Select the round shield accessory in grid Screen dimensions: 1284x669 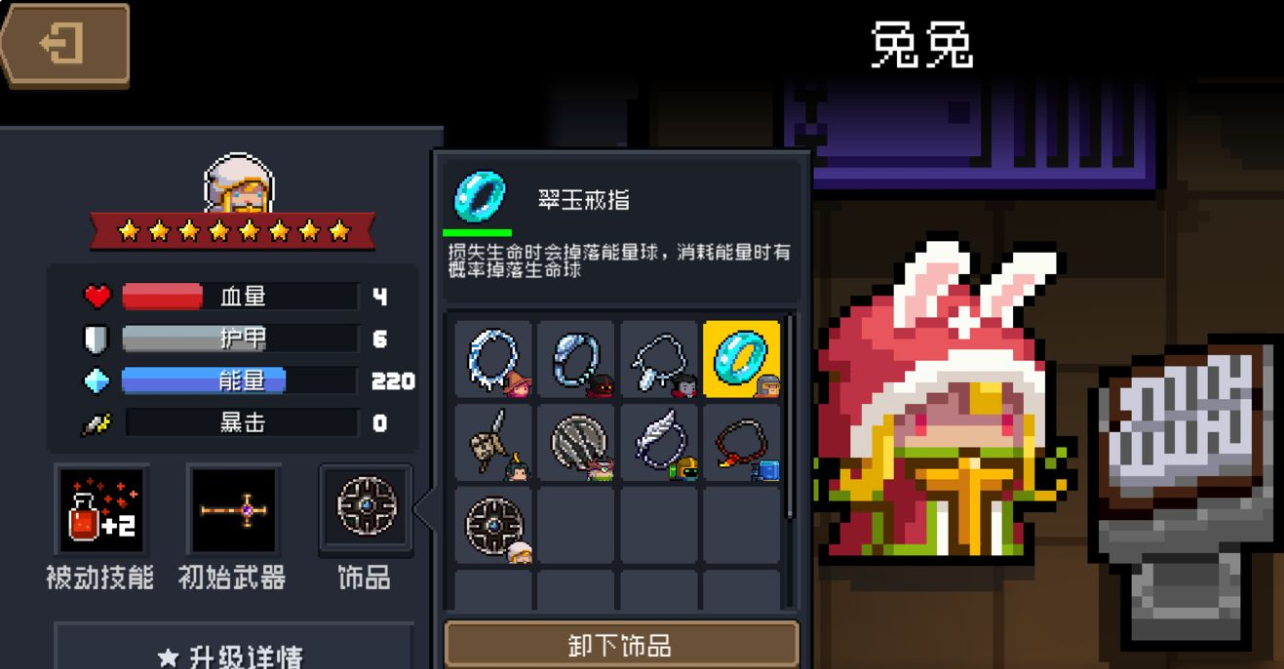click(494, 525)
